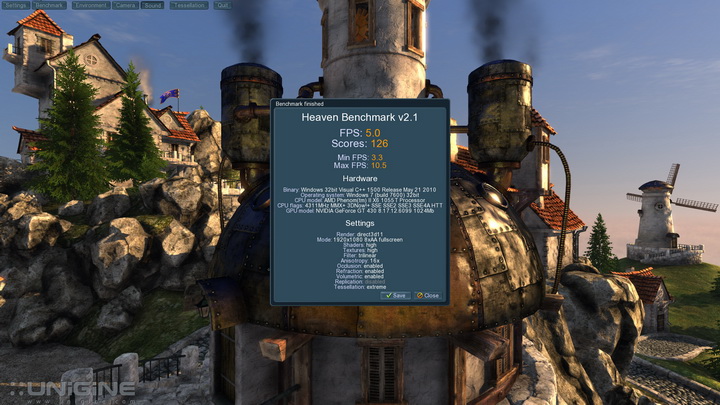Screen dimensions: 720x405
Task: Open the Environment options
Action: point(91,5)
